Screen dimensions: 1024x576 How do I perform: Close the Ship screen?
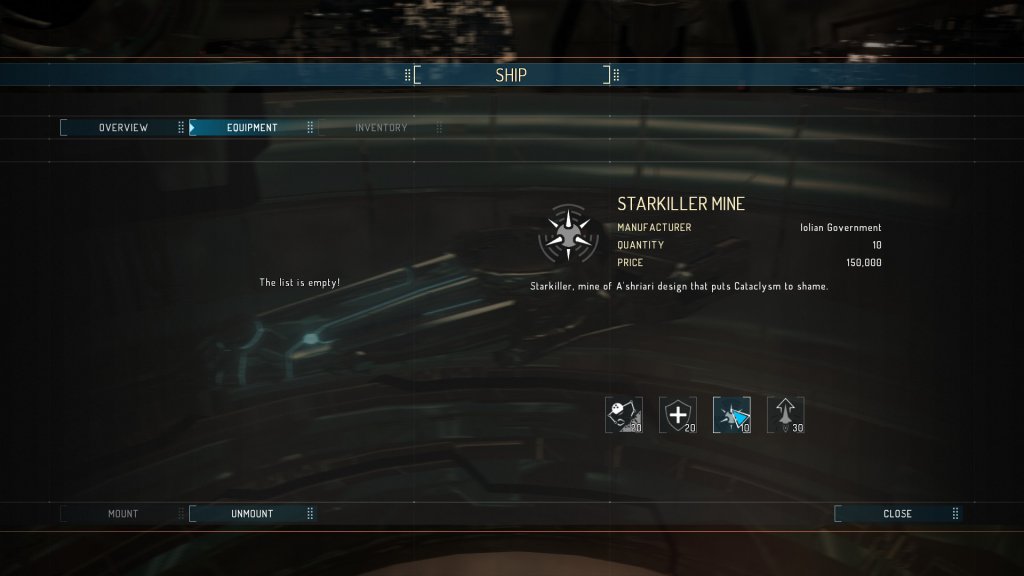point(896,514)
